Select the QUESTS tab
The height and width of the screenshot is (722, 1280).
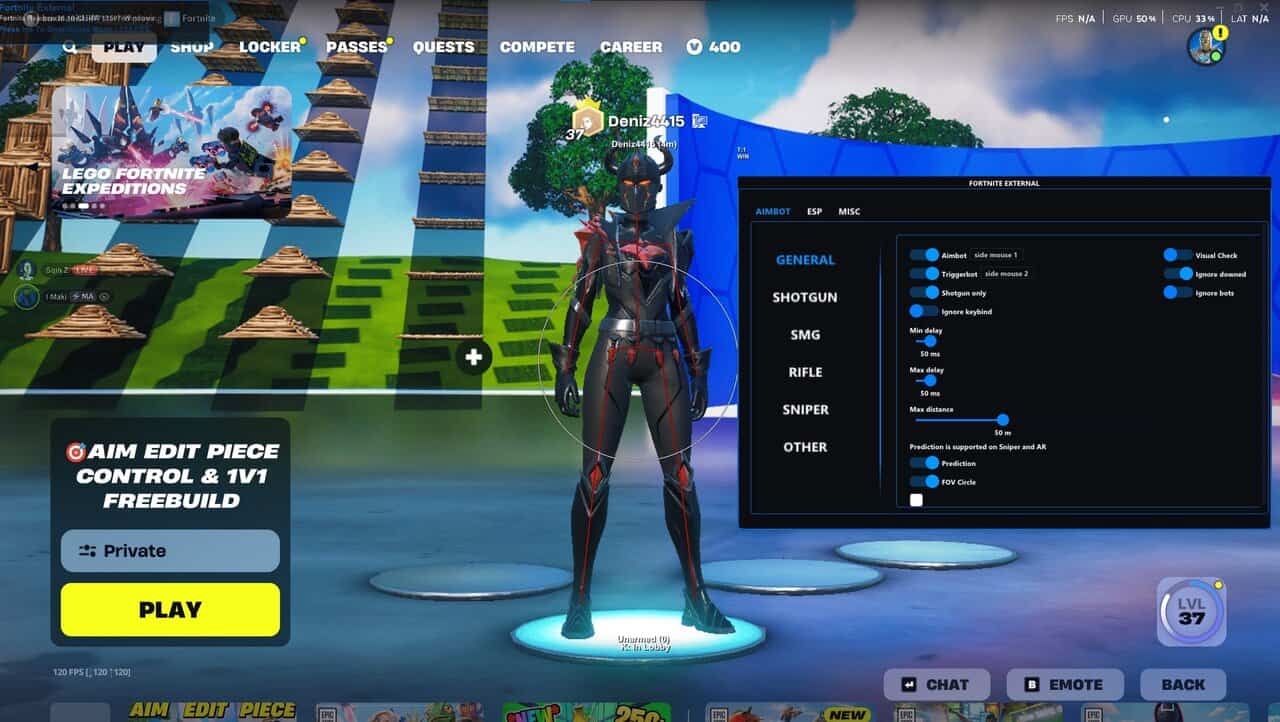click(x=444, y=47)
